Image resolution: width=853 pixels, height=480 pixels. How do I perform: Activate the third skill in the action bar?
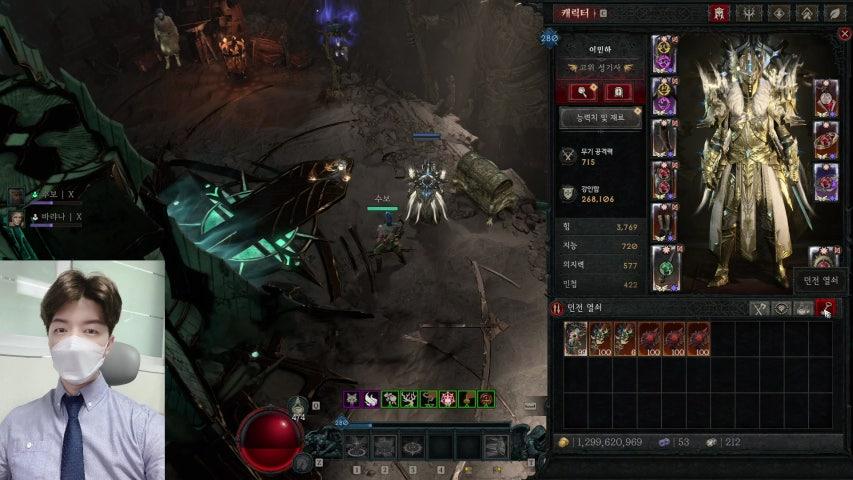tap(411, 447)
